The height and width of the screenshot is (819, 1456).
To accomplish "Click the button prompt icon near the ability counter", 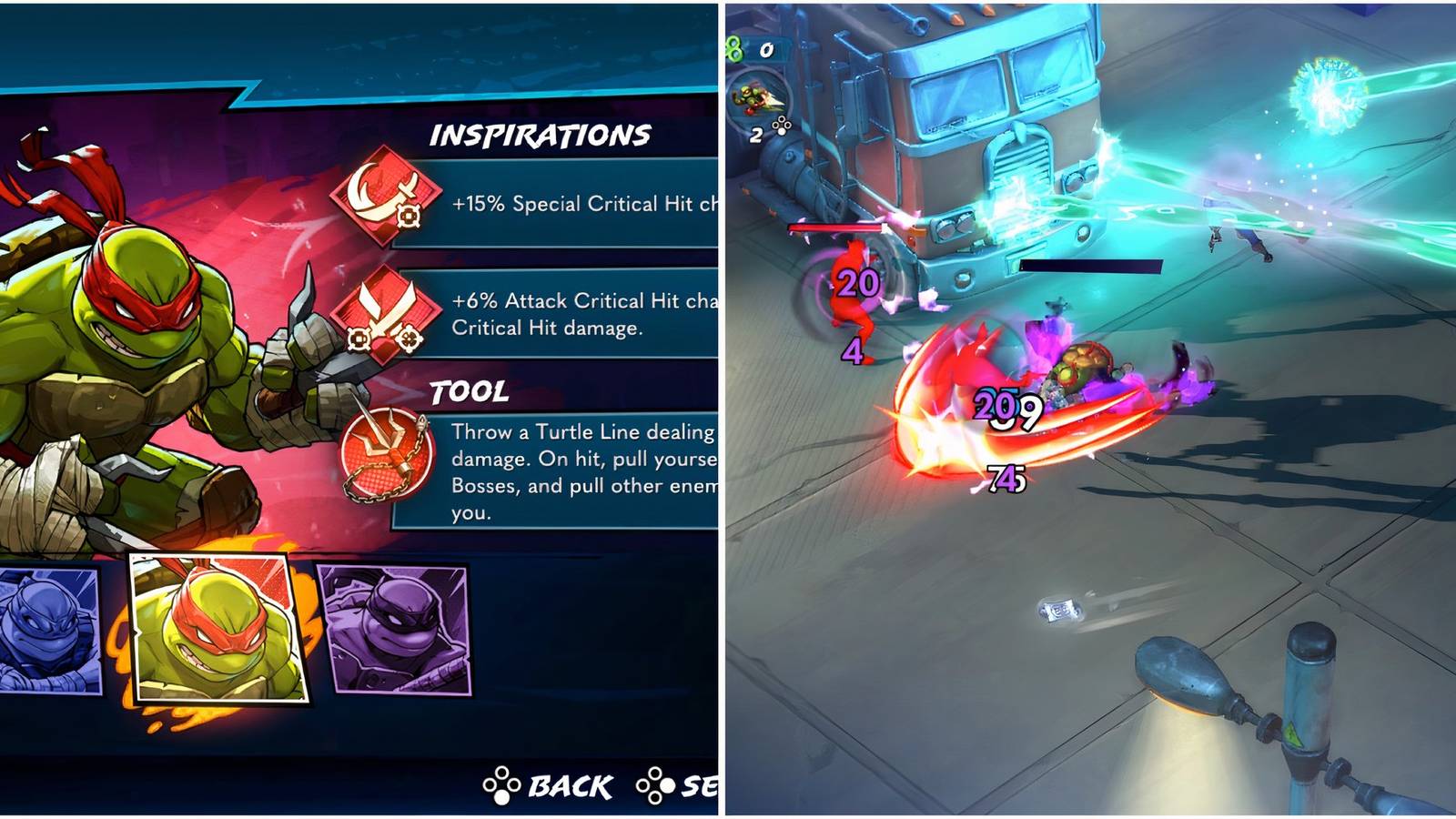I will pyautogui.click(x=781, y=124).
